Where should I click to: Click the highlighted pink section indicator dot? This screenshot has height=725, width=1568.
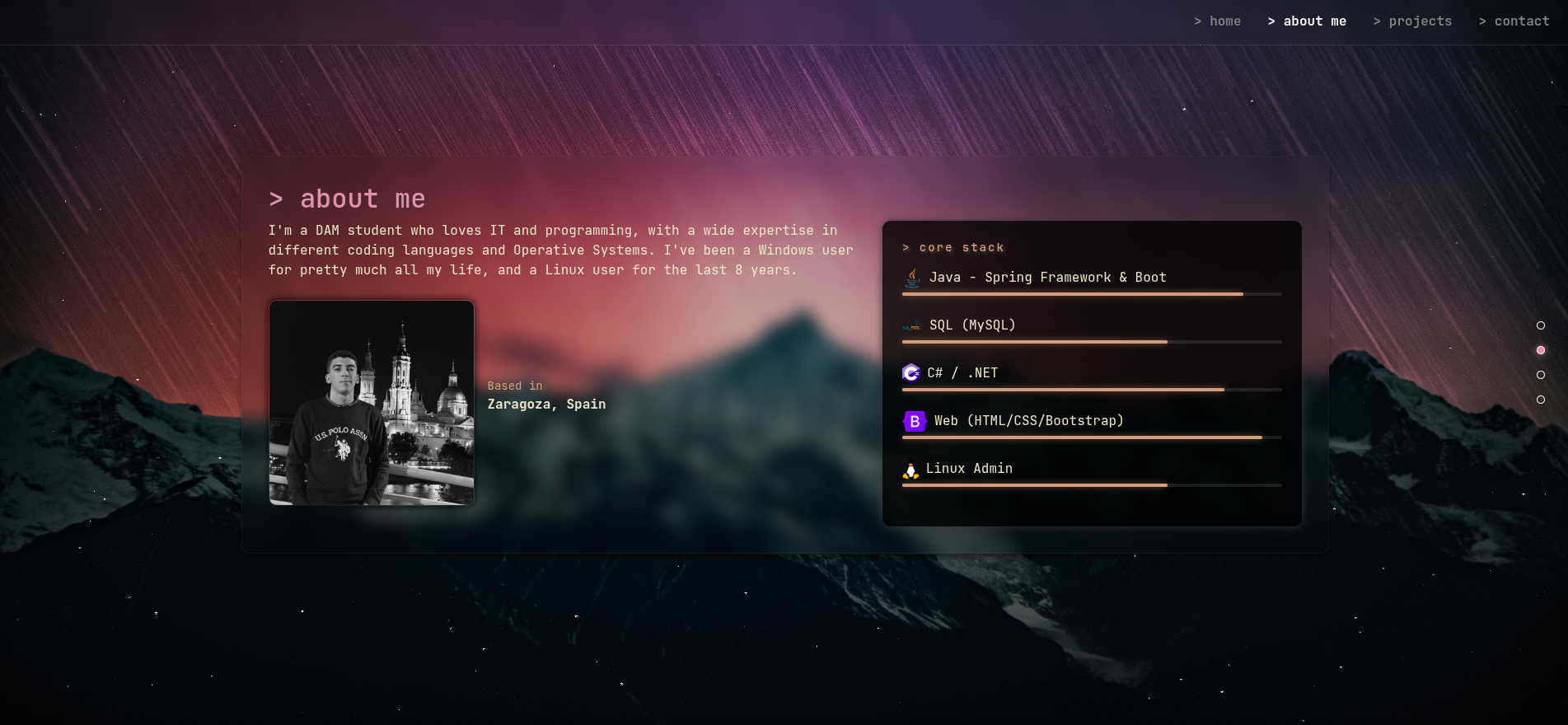(1541, 350)
